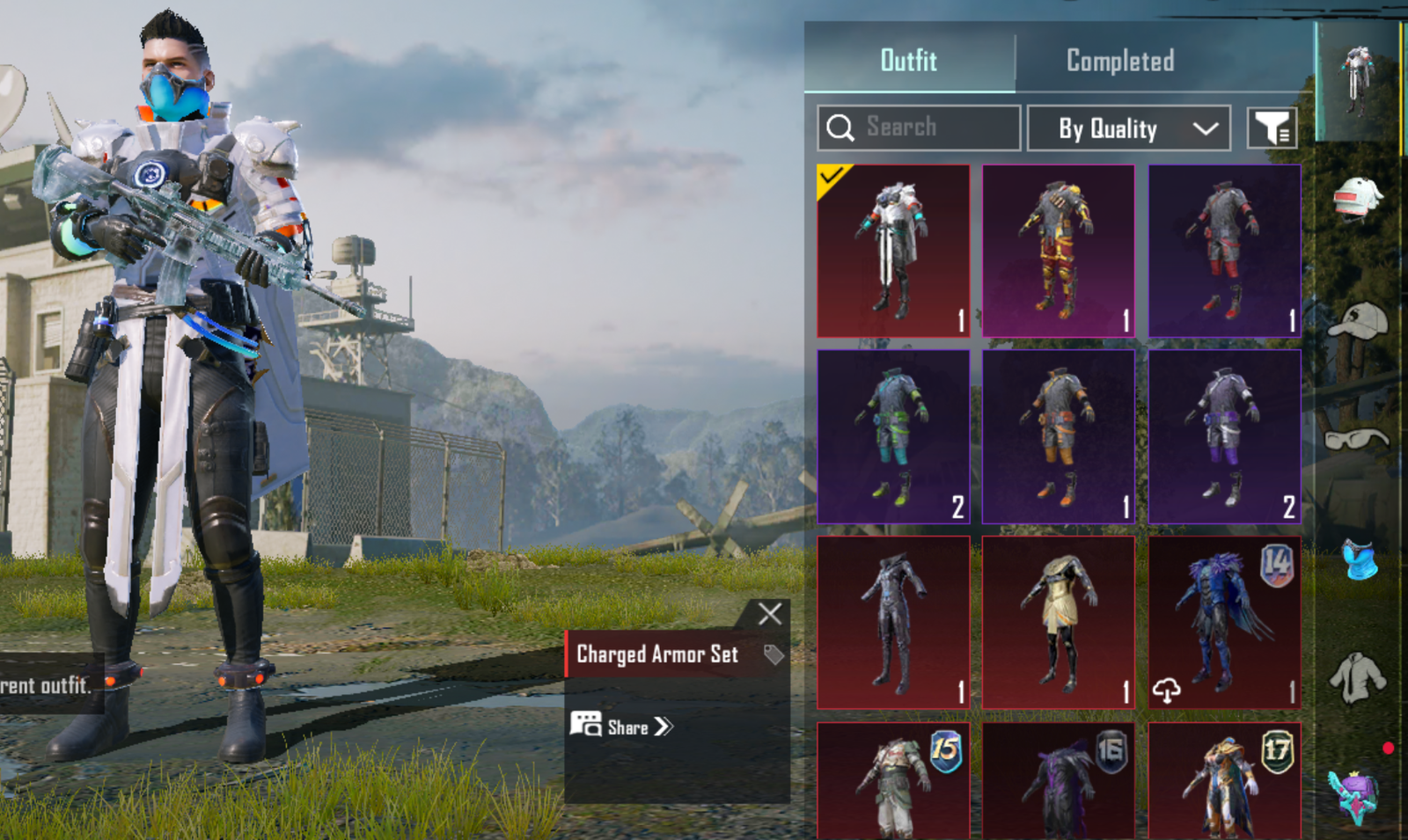The height and width of the screenshot is (840, 1408).
Task: Expand the By Quality dropdown
Action: point(1129,128)
